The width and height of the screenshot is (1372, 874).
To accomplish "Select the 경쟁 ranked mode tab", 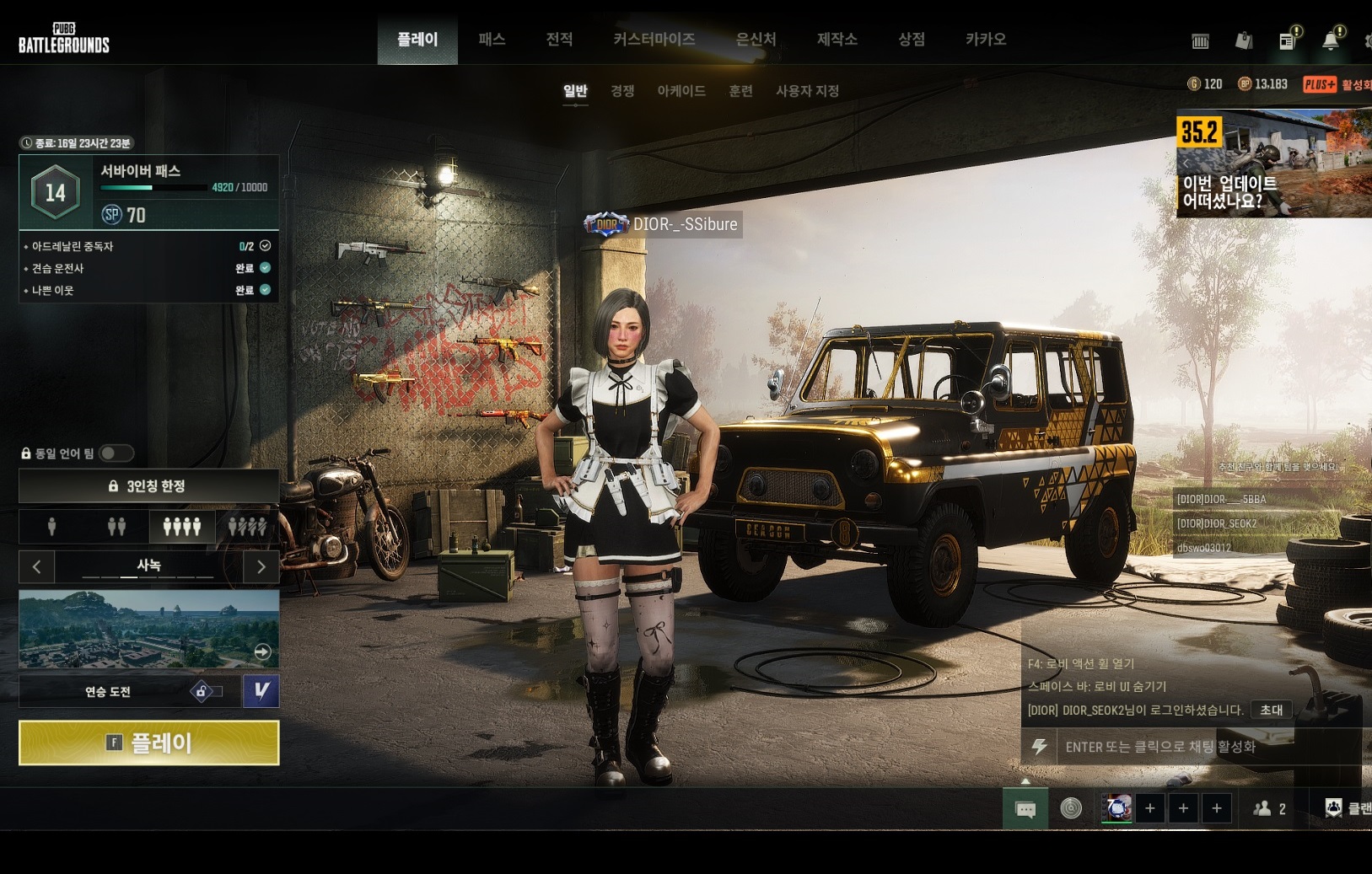I will pyautogui.click(x=622, y=91).
